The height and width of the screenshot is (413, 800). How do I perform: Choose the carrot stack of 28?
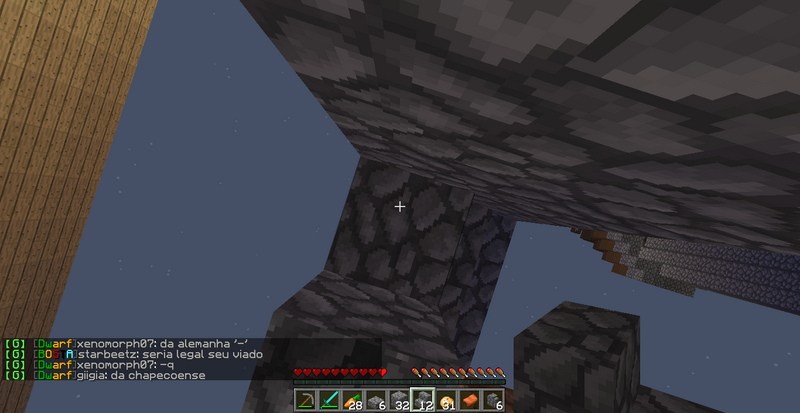point(352,401)
